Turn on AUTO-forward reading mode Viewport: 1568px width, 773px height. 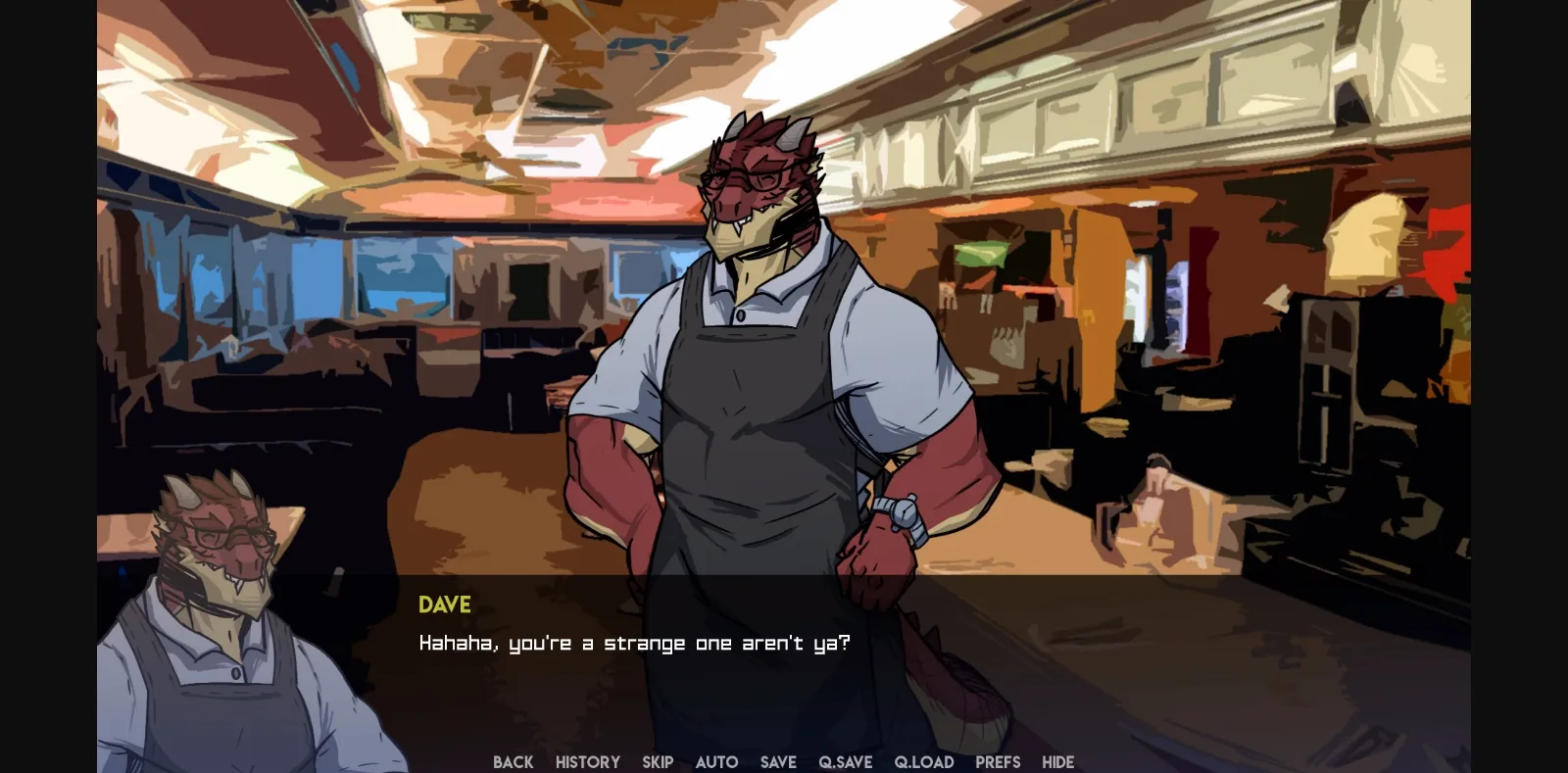pyautogui.click(x=716, y=762)
